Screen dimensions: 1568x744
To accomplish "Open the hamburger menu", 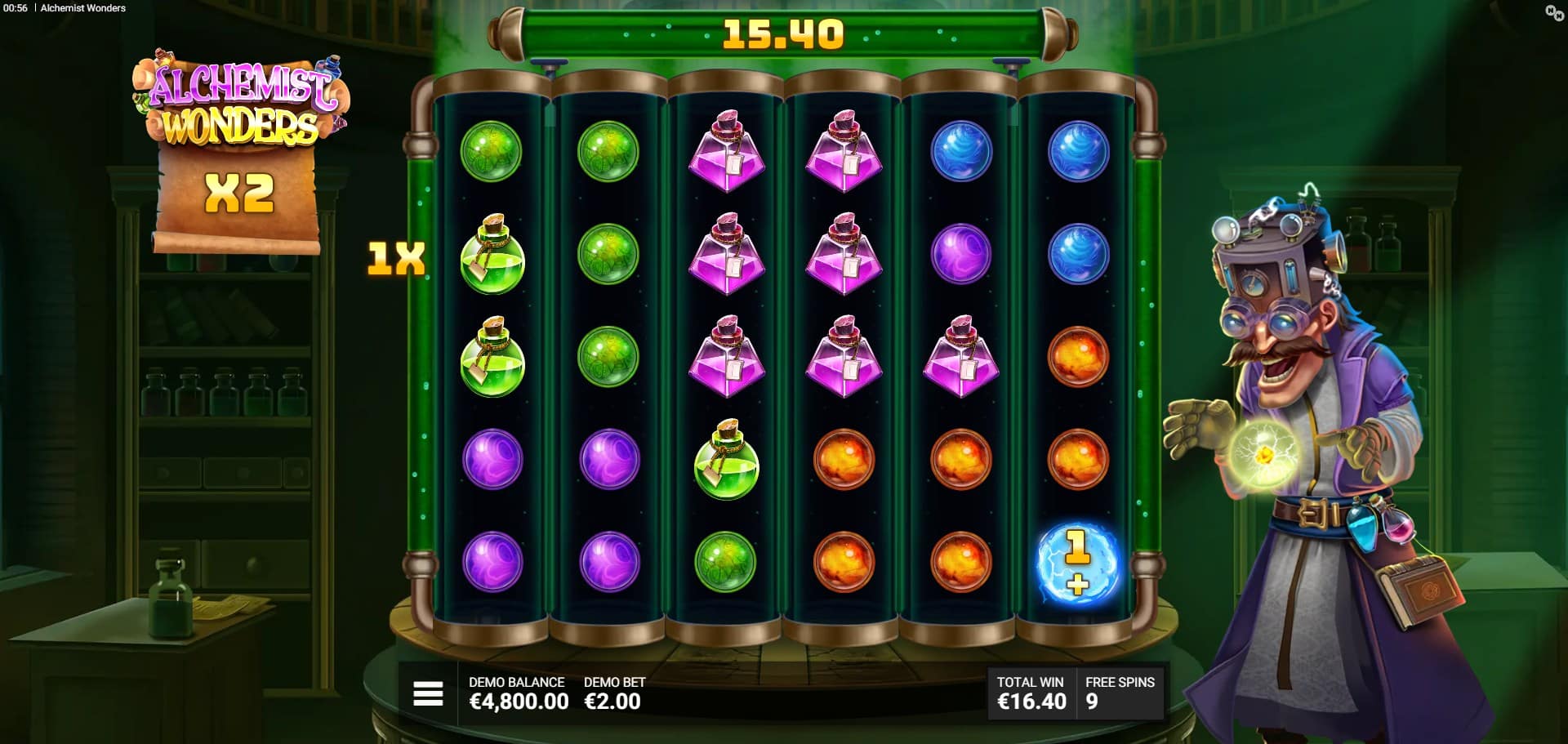I will tap(428, 693).
